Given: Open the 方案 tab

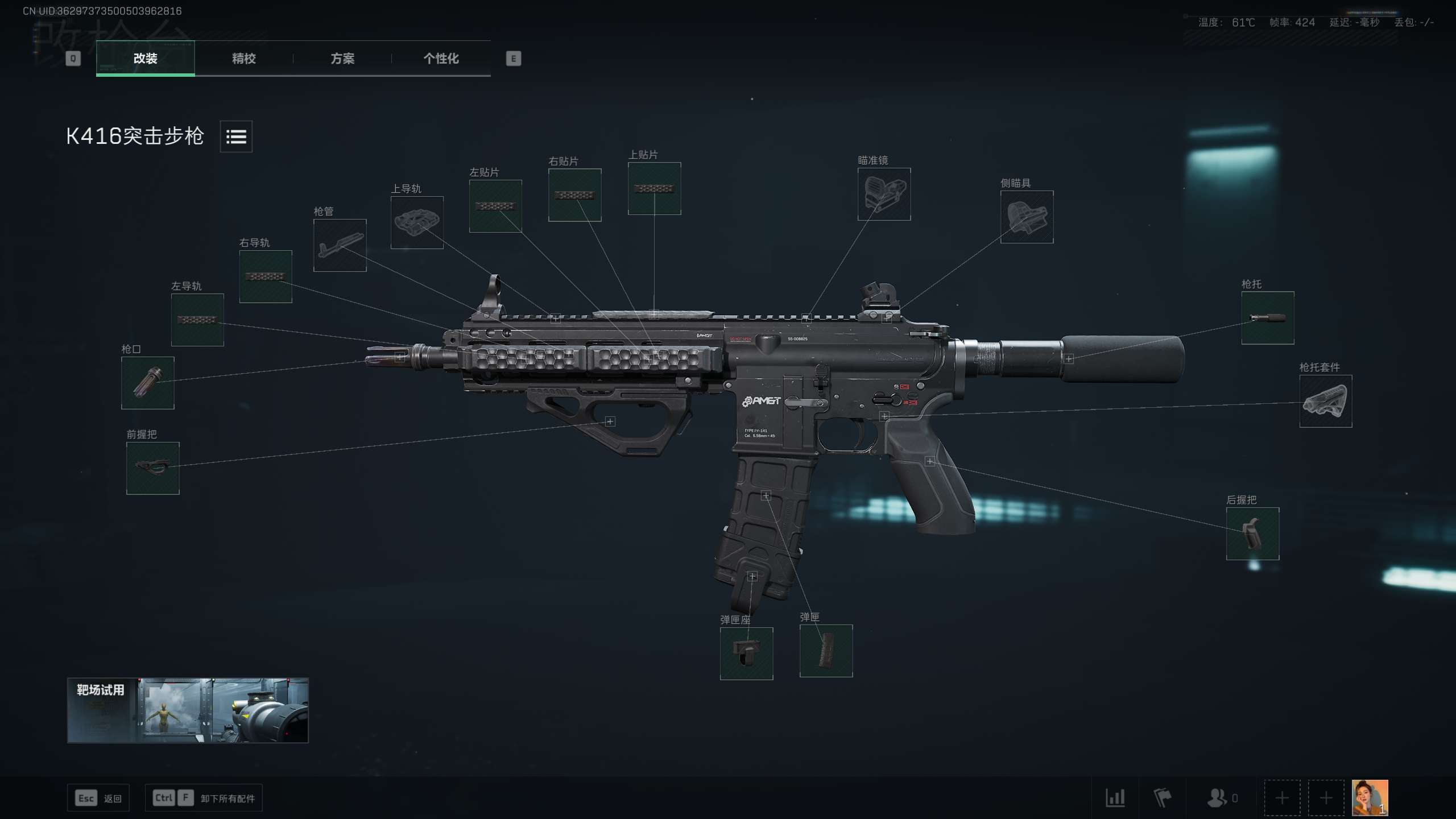Looking at the screenshot, I should pos(342,58).
